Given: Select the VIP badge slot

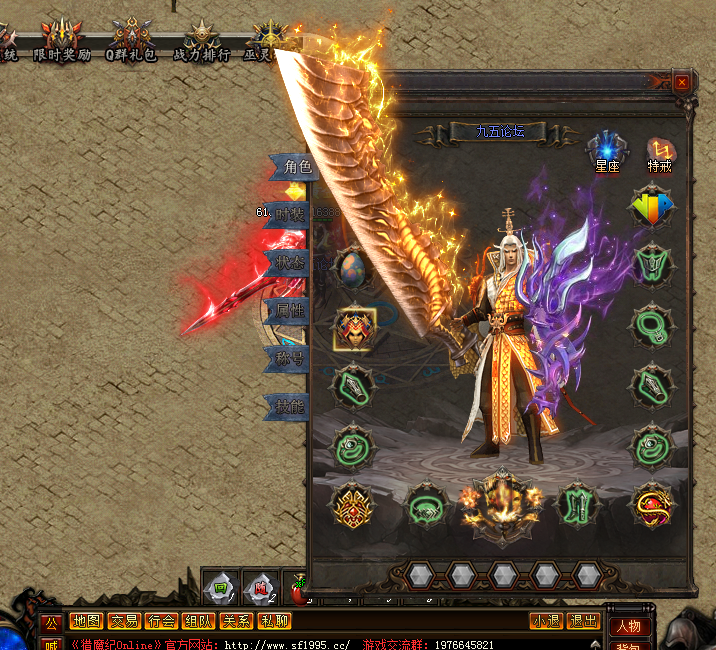Looking at the screenshot, I should click(x=652, y=207).
